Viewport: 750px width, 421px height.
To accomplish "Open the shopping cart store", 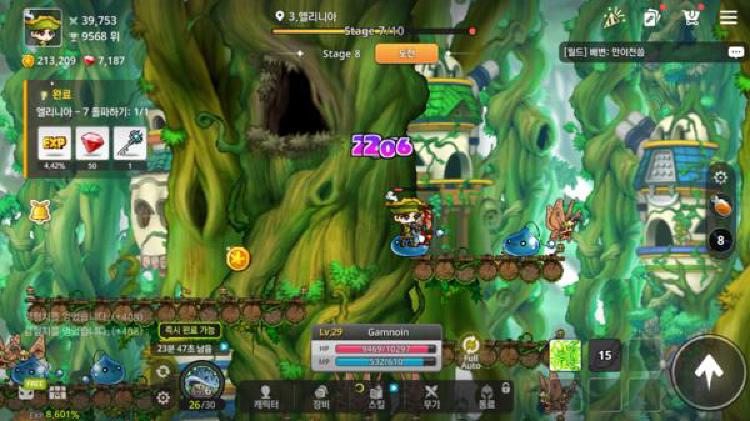I will tap(691, 18).
